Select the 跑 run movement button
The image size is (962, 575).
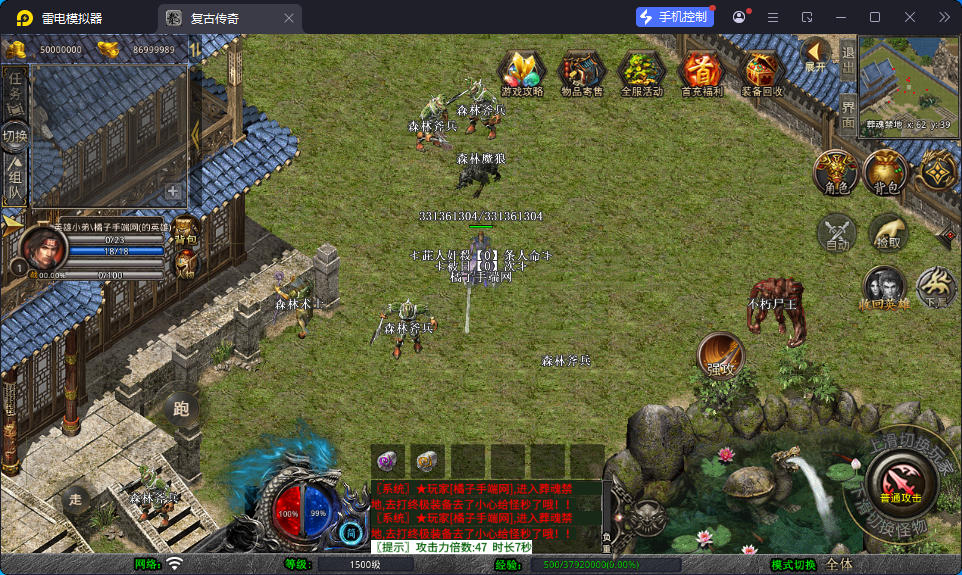(181, 409)
